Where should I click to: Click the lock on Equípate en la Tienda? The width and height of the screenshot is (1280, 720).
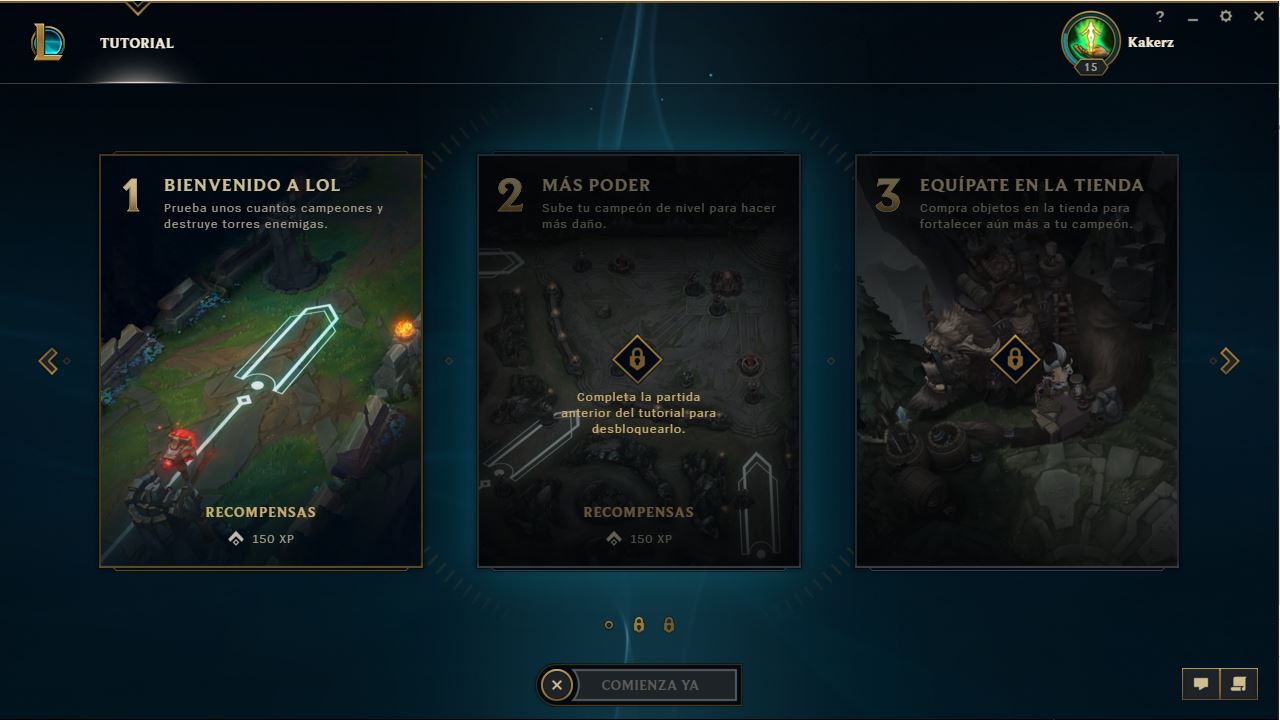point(1016,360)
